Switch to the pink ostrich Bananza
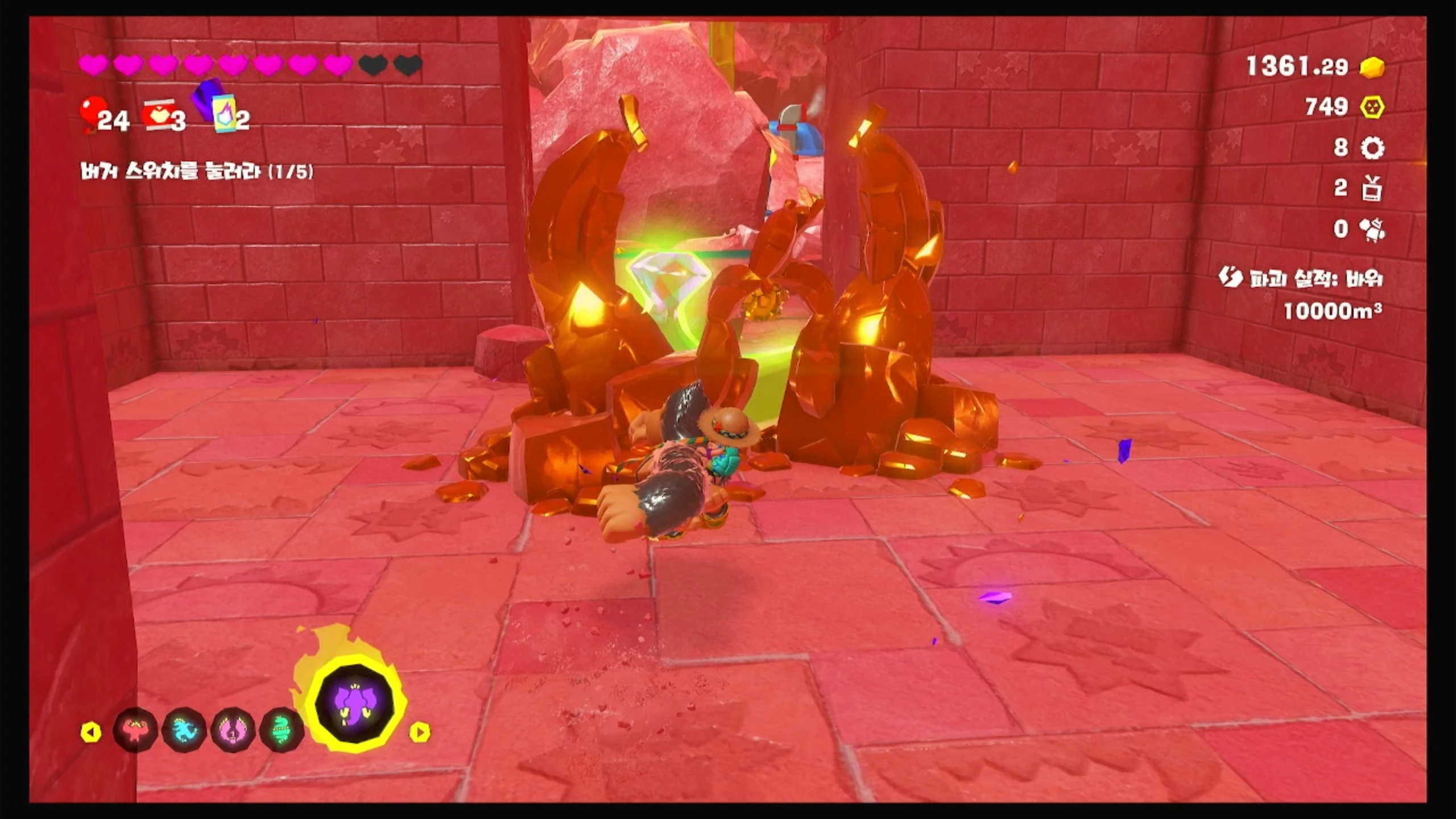1456x819 pixels. 233,731
